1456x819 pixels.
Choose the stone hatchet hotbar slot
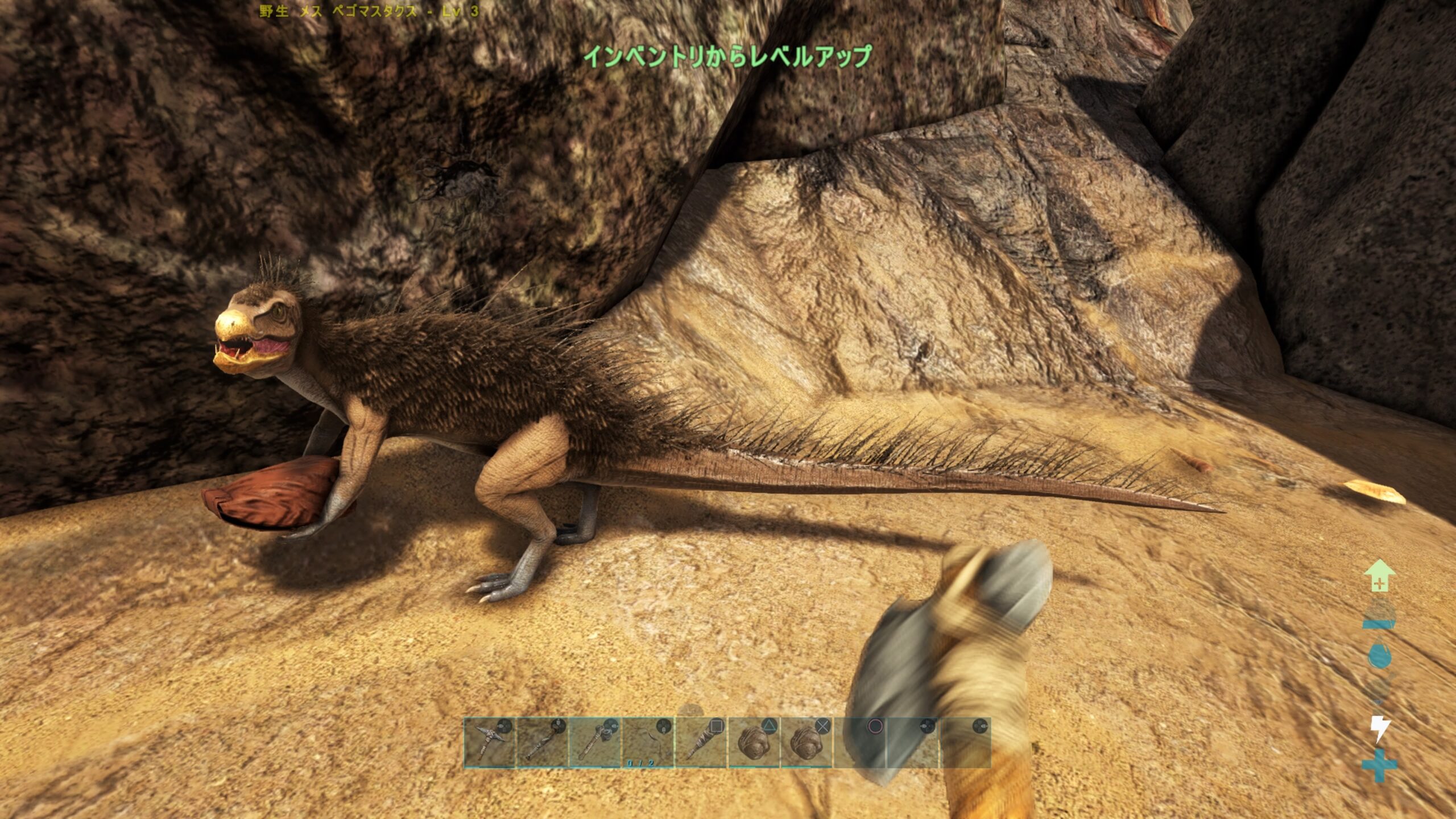[594, 742]
